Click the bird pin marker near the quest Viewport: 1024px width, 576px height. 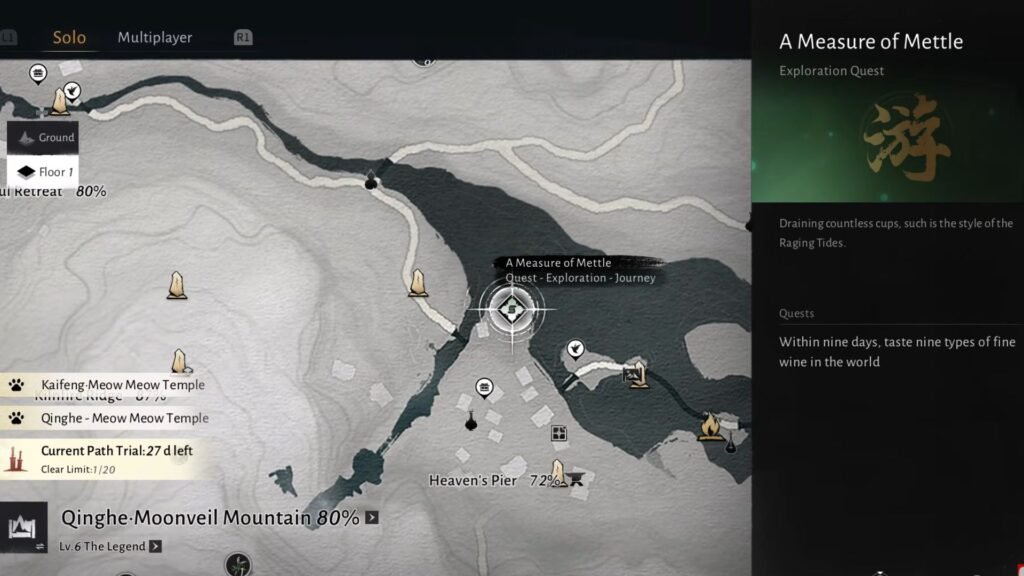point(575,348)
